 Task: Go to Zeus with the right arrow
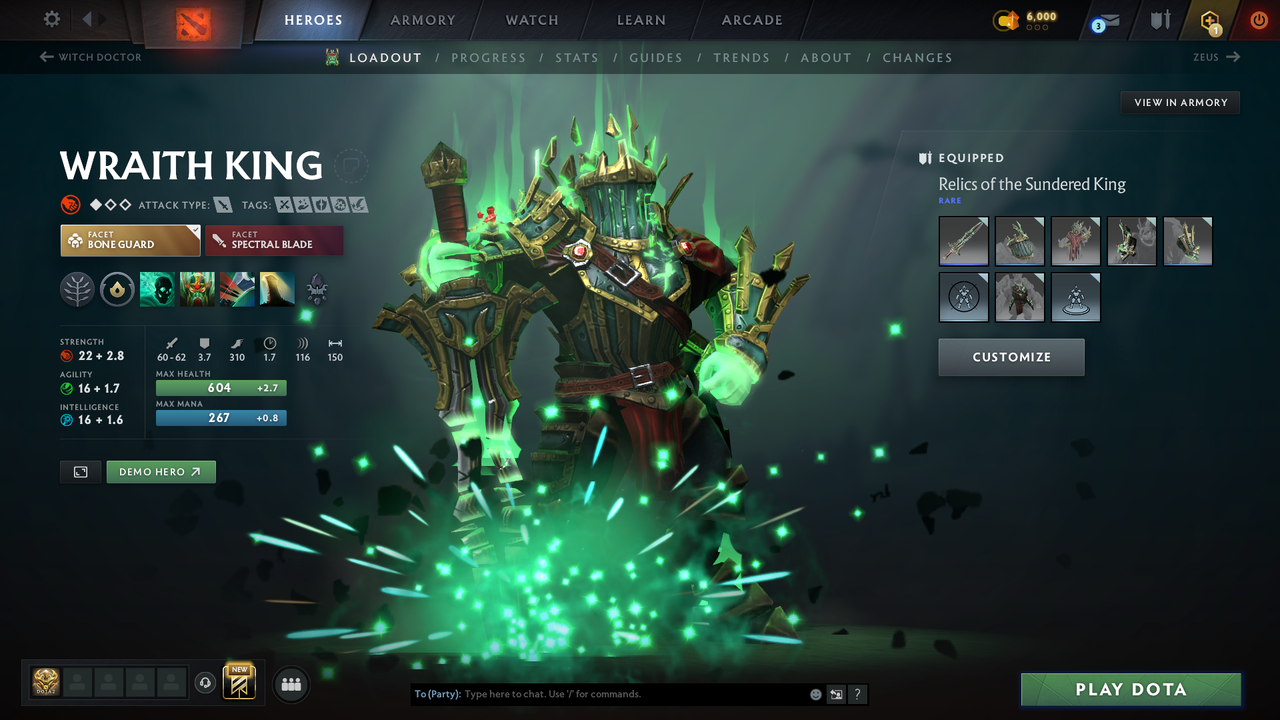click(1231, 57)
